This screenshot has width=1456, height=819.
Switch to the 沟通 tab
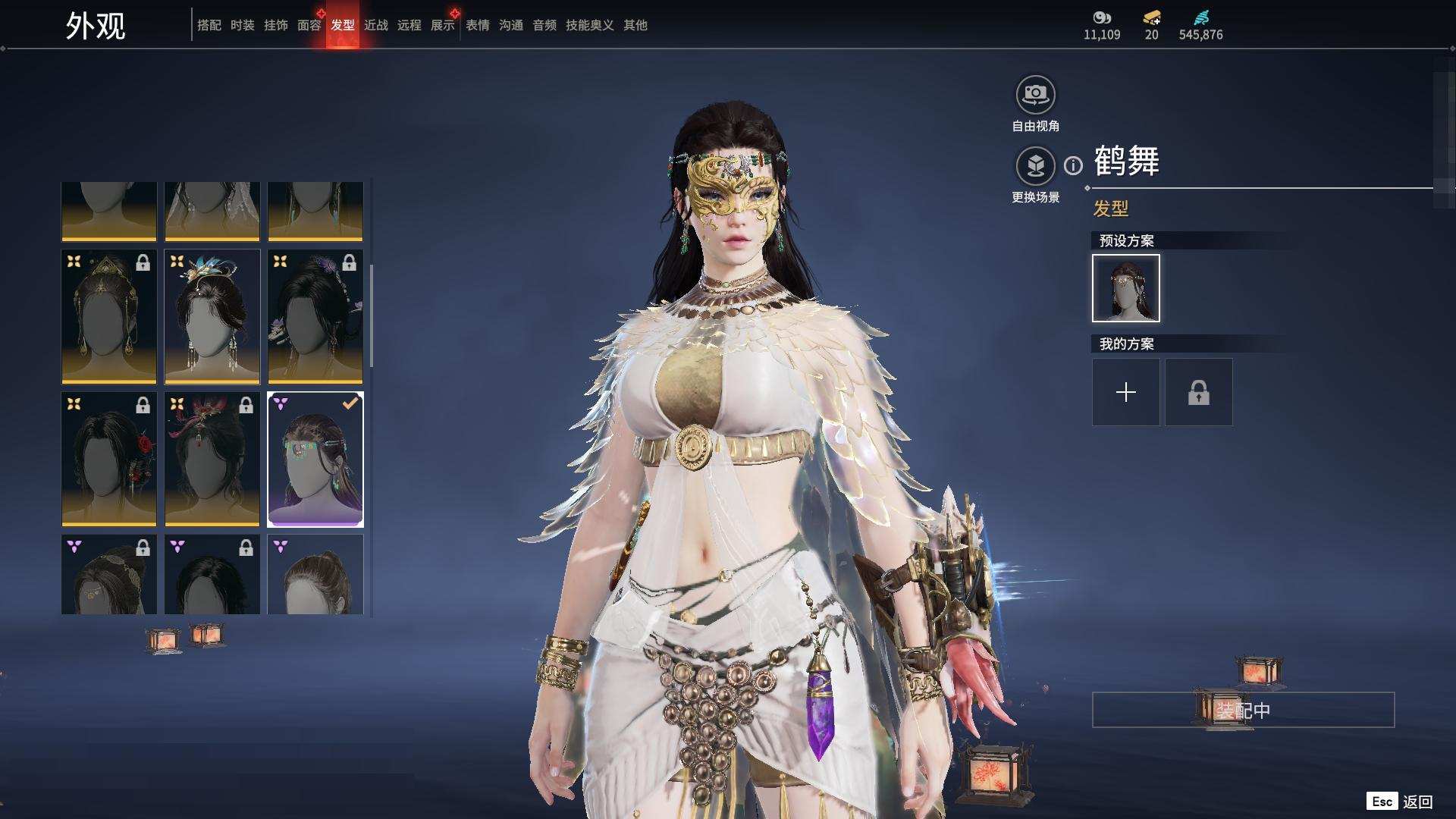[x=510, y=25]
